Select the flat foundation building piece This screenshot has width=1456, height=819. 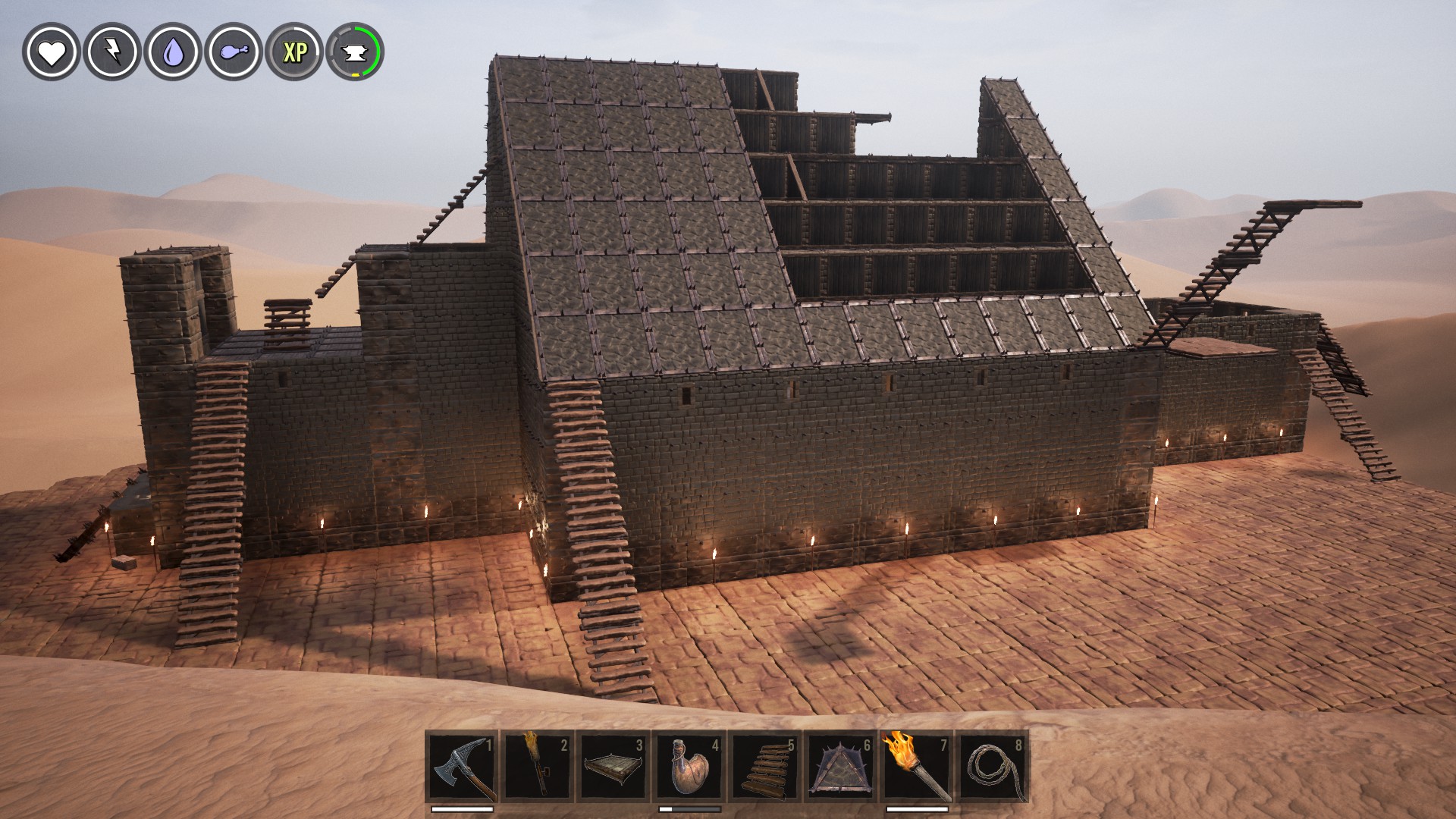click(x=613, y=767)
